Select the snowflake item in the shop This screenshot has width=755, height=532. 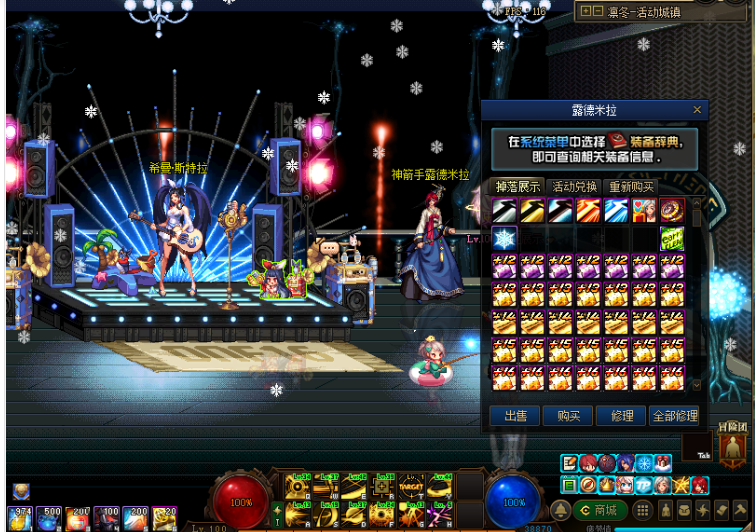(504, 238)
